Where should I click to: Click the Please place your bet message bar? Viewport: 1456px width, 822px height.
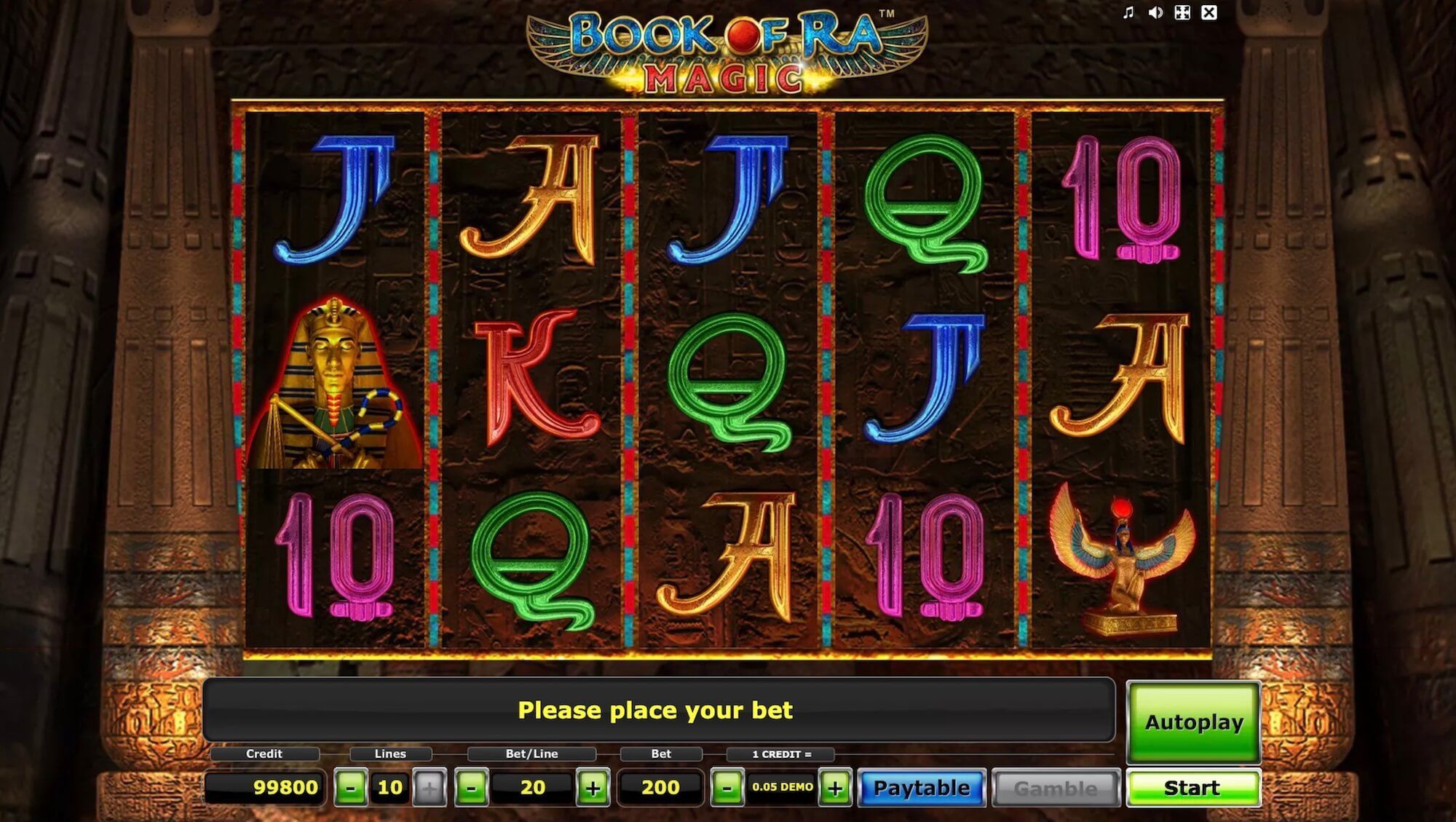coord(655,710)
